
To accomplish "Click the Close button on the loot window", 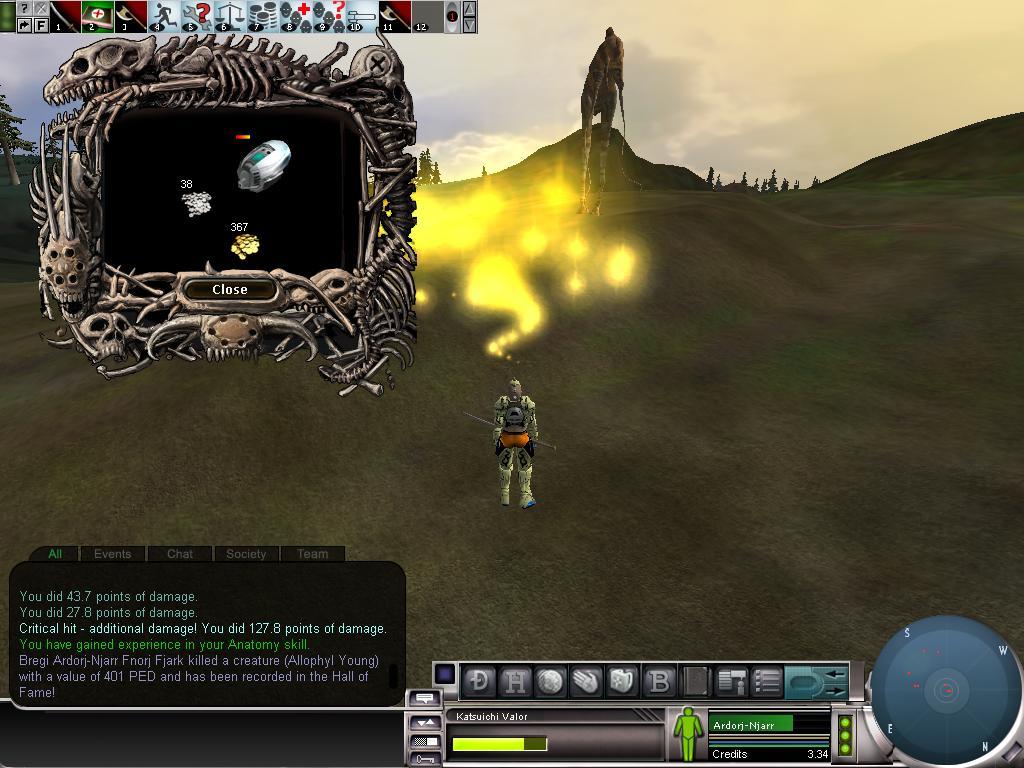I will click(x=229, y=289).
